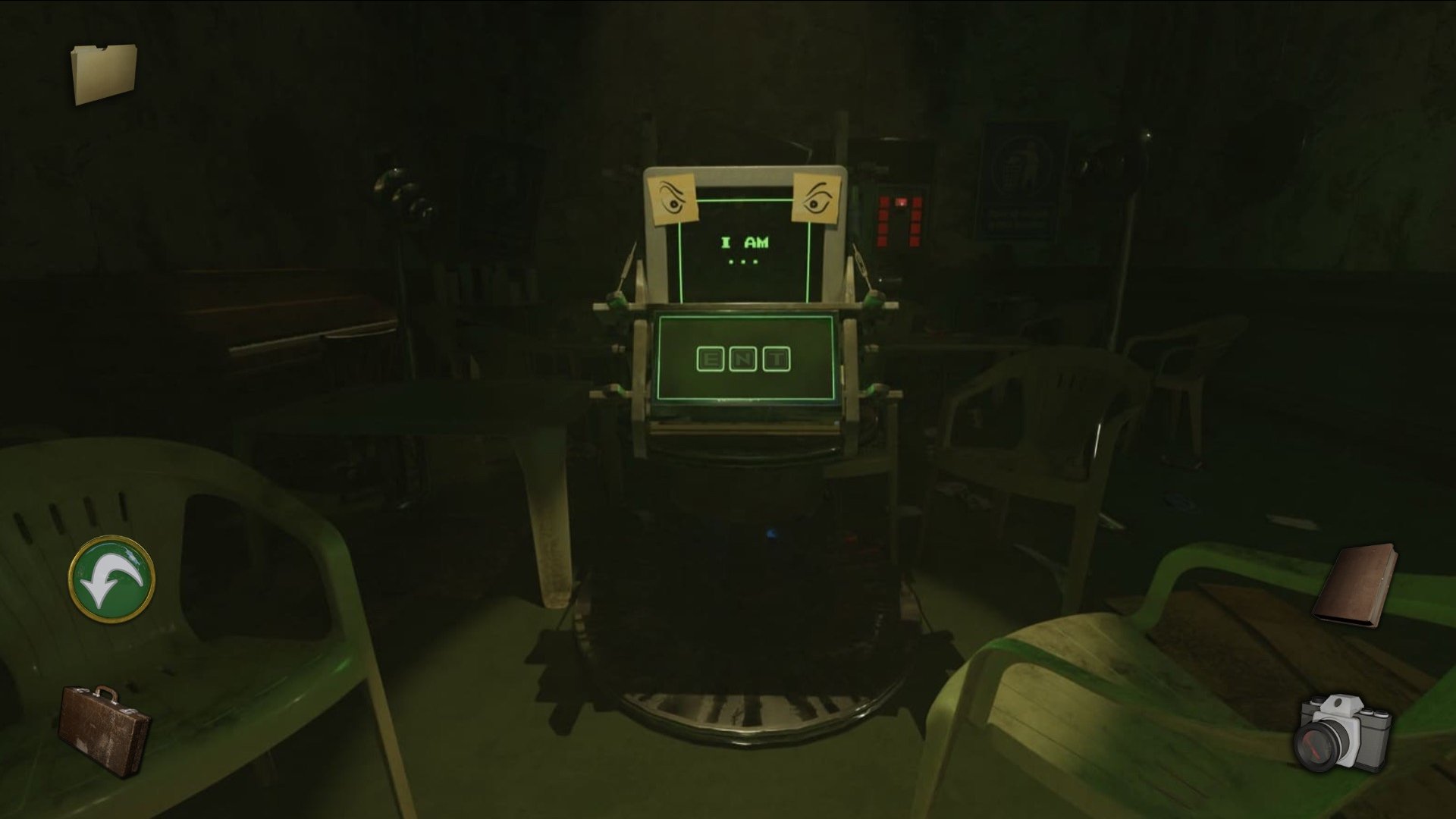
Task: Tap the letter T tile
Action: [x=777, y=359]
